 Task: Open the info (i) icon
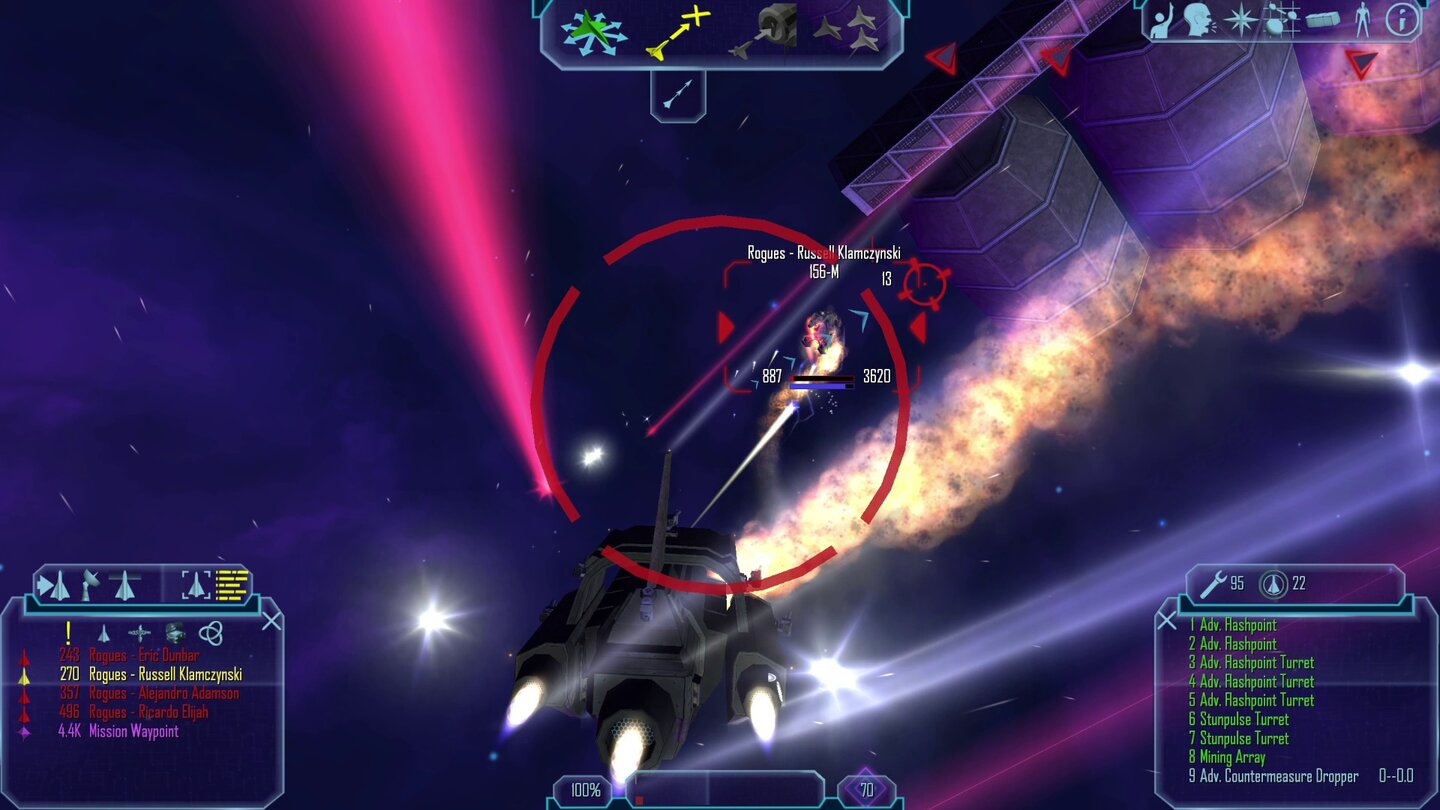1400,20
